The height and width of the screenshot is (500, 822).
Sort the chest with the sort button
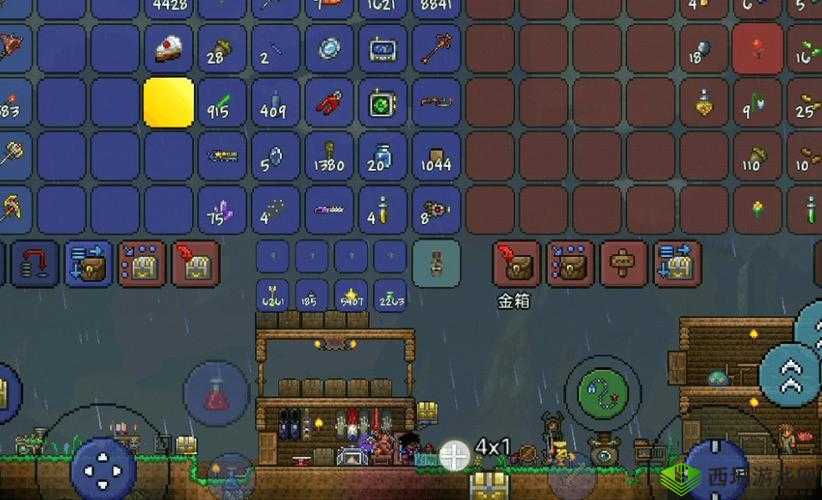(x=570, y=264)
